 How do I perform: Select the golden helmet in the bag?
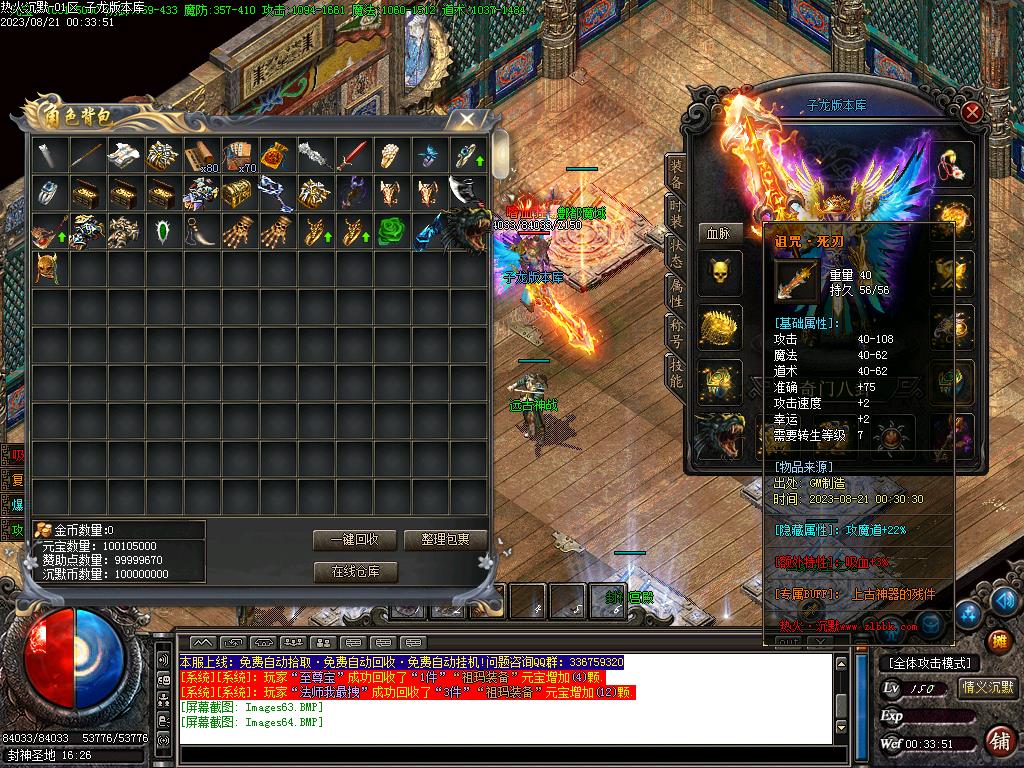[x=49, y=268]
